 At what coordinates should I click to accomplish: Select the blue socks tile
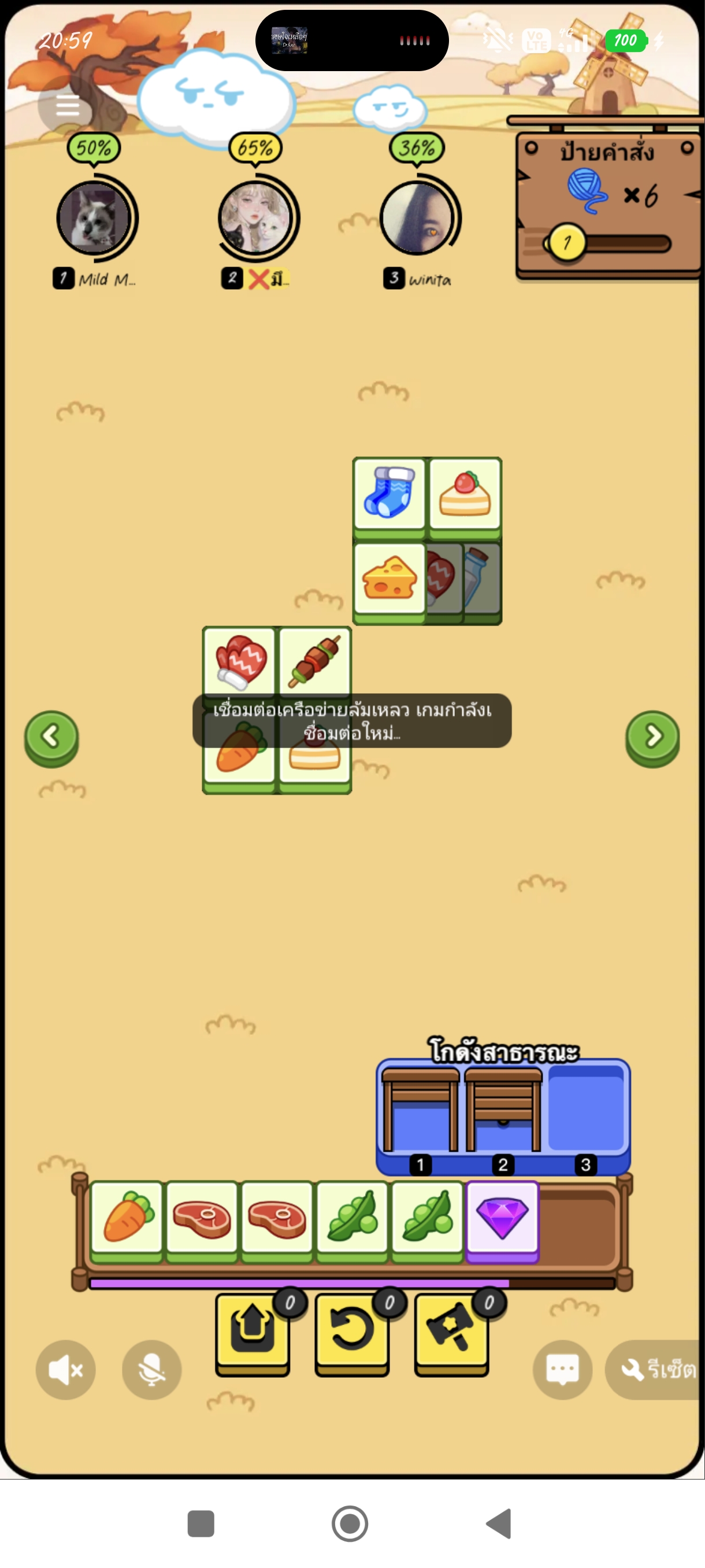click(x=389, y=493)
